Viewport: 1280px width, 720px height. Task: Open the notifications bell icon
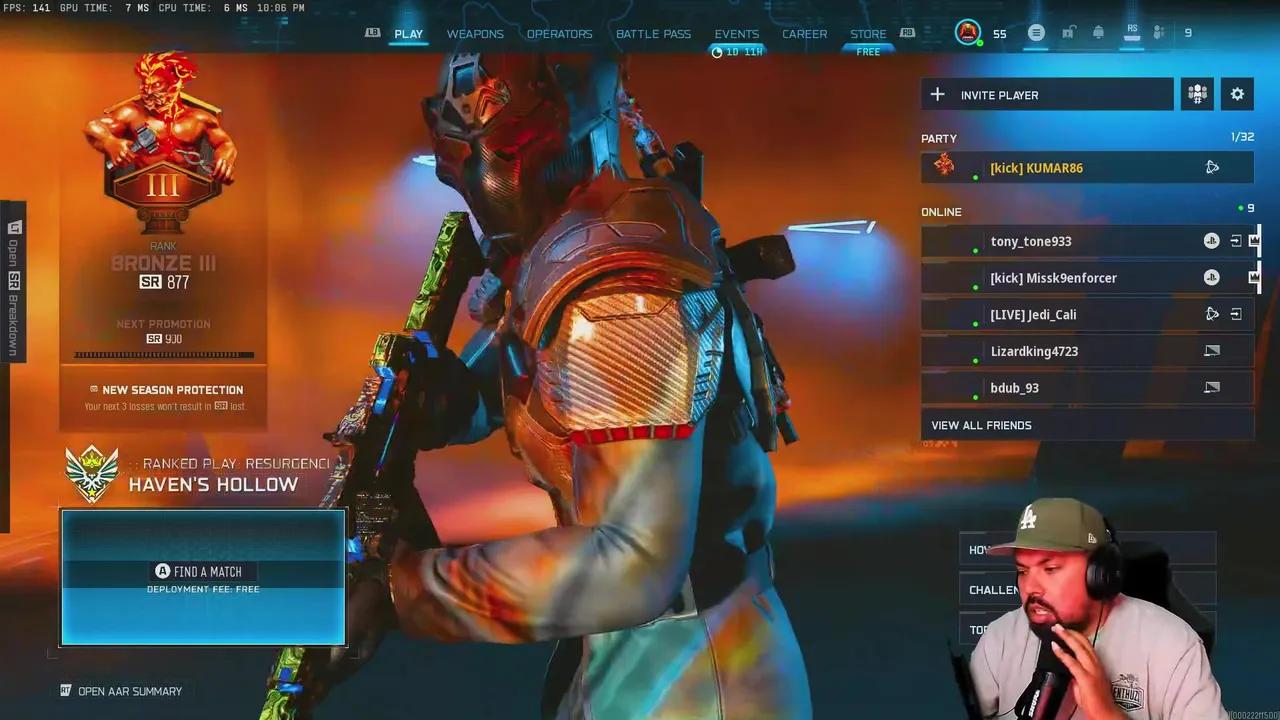click(x=1098, y=32)
